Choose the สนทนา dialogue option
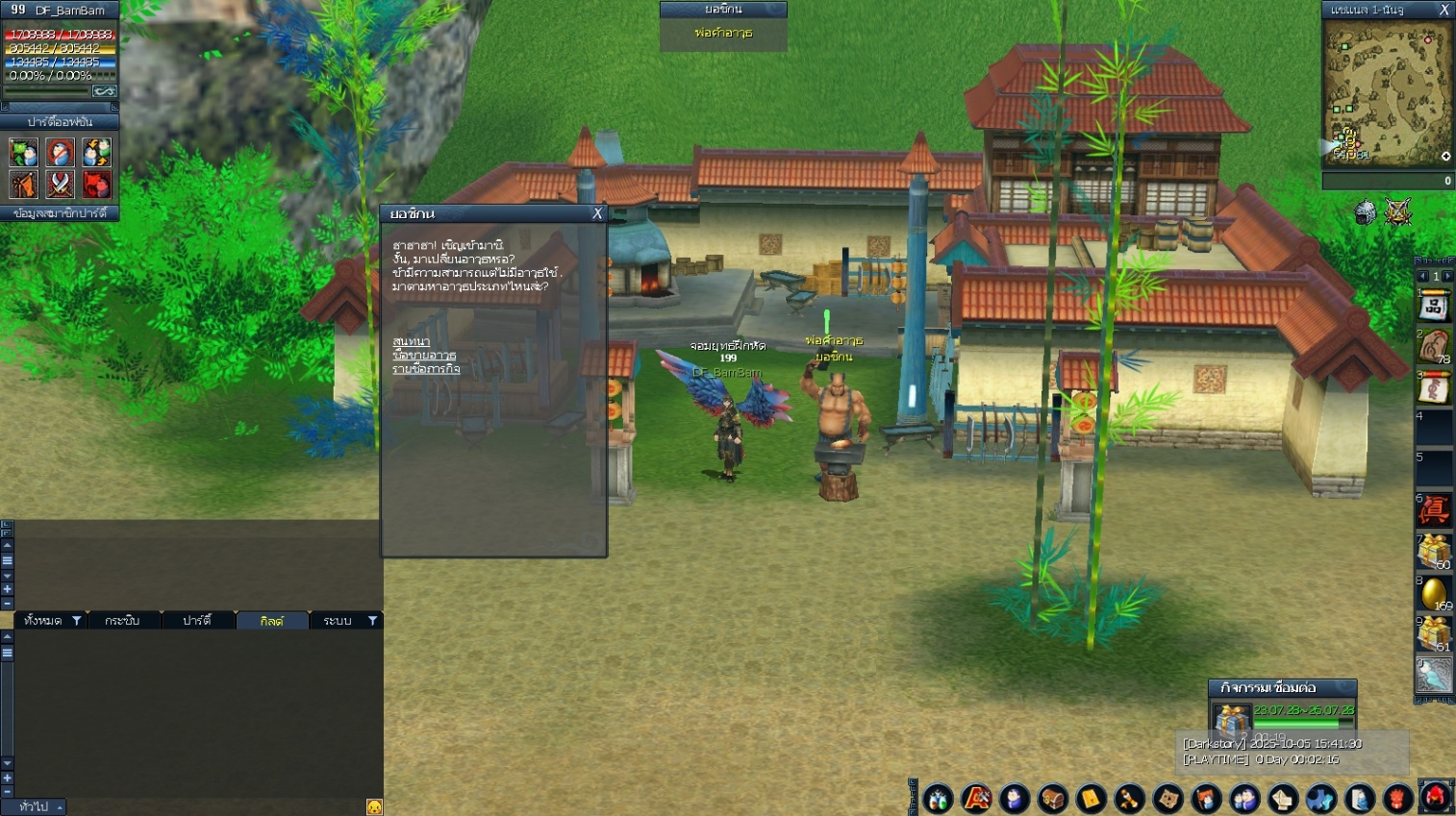This screenshot has height=816, width=1456. point(411,341)
